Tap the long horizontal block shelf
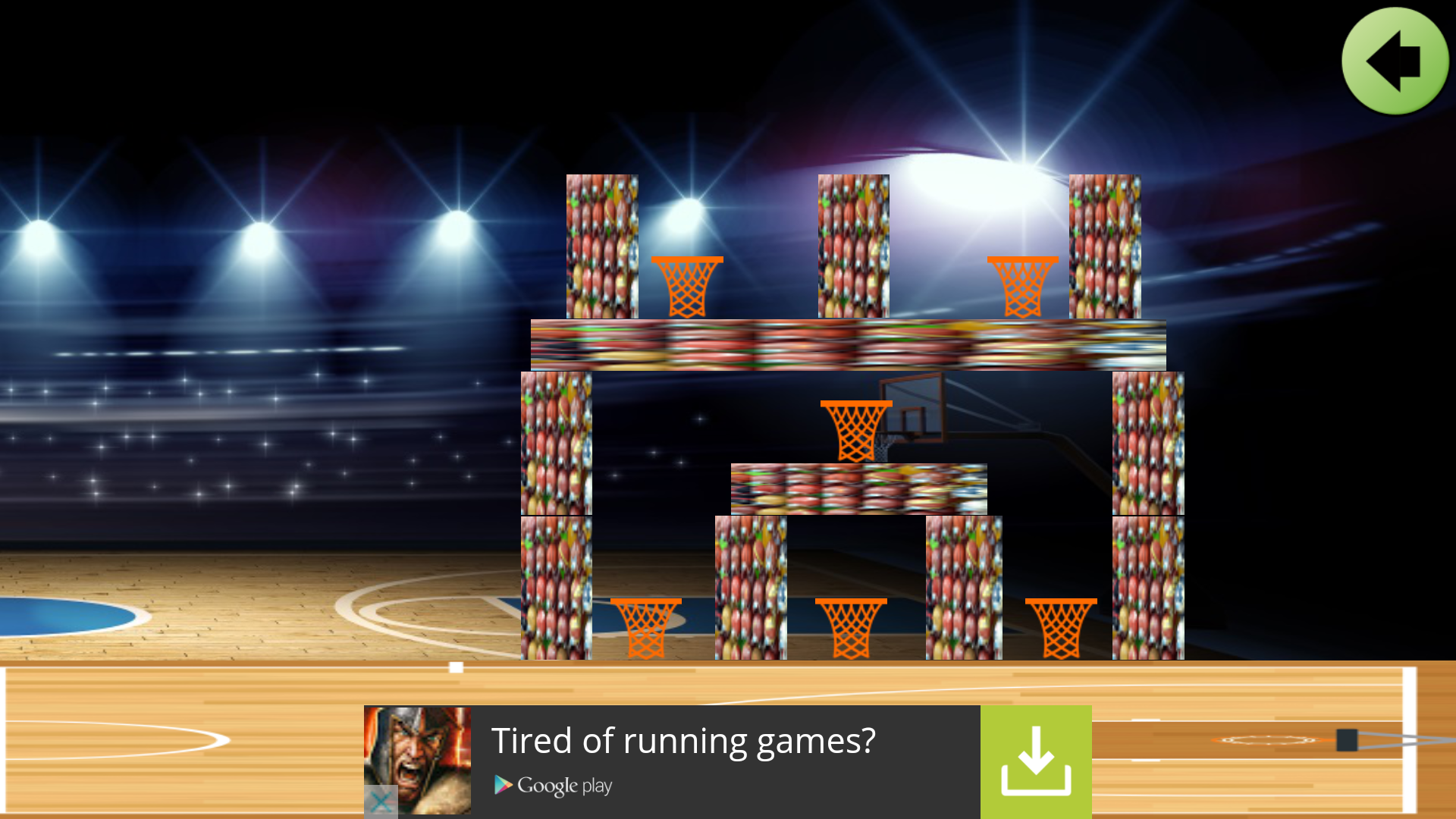 (x=846, y=345)
